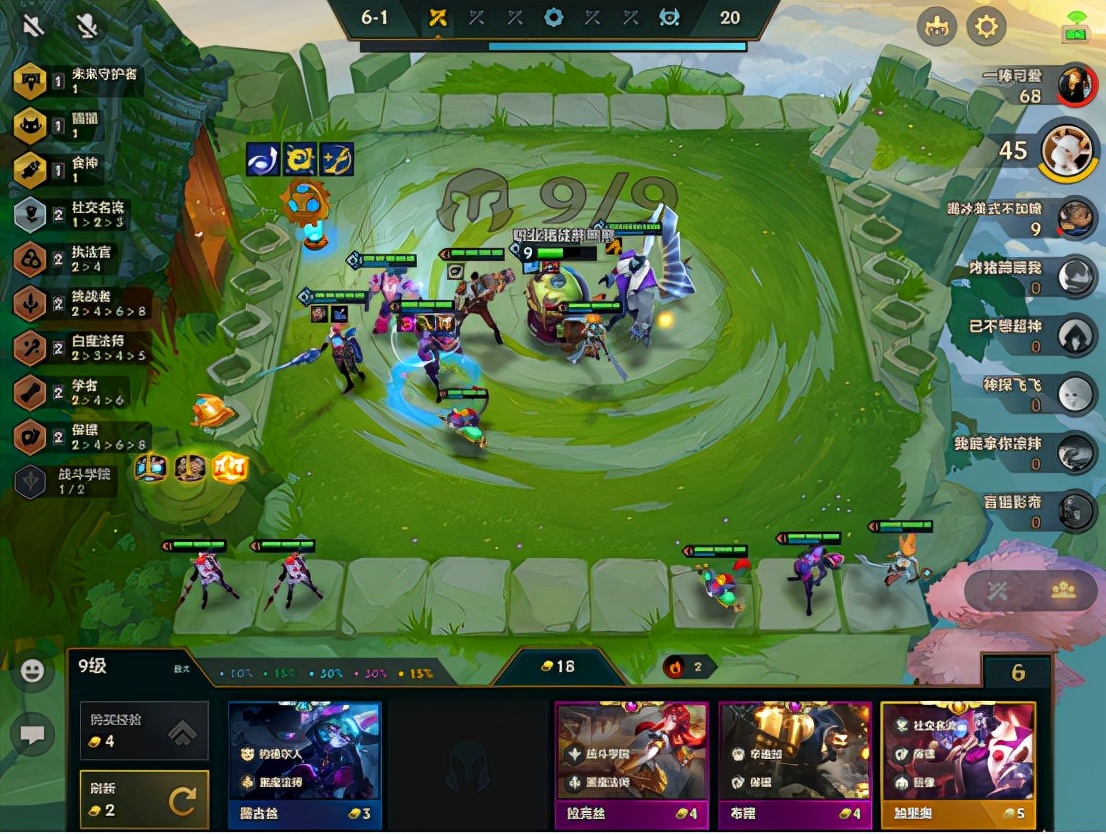The image size is (1106, 834).
Task: Toggle the muted speaker icon
Action: pyautogui.click(x=33, y=24)
